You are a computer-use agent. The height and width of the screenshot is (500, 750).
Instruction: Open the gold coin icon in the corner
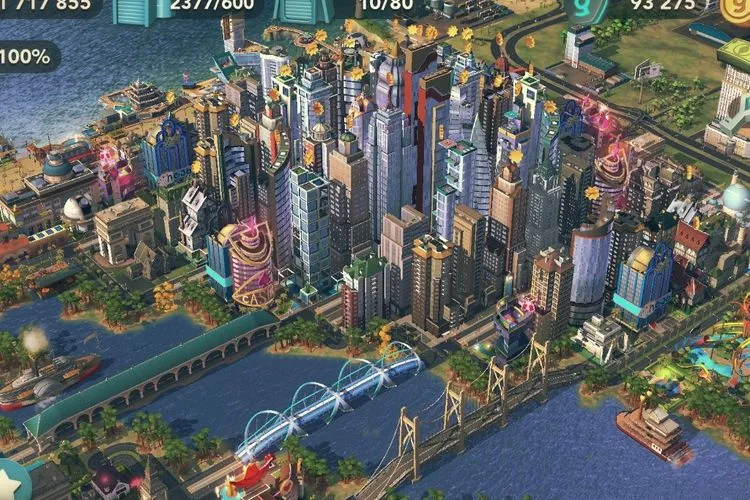click(x=737, y=8)
